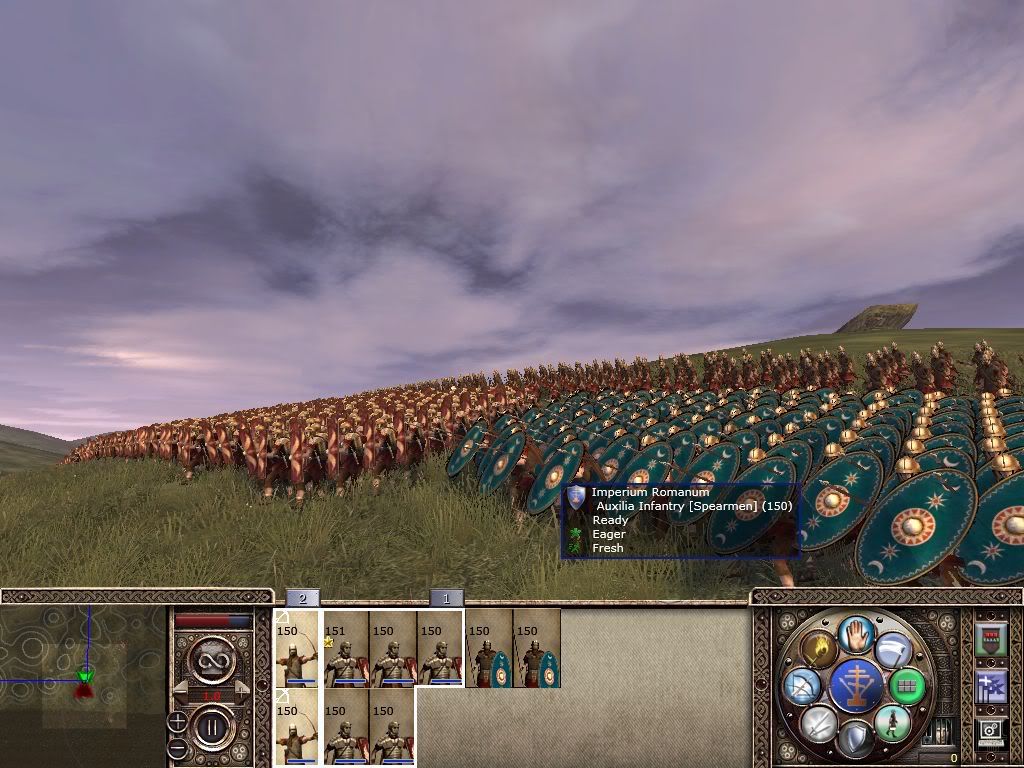The image size is (1024, 768).
Task: Open the group formations flags button
Action: coord(991,687)
